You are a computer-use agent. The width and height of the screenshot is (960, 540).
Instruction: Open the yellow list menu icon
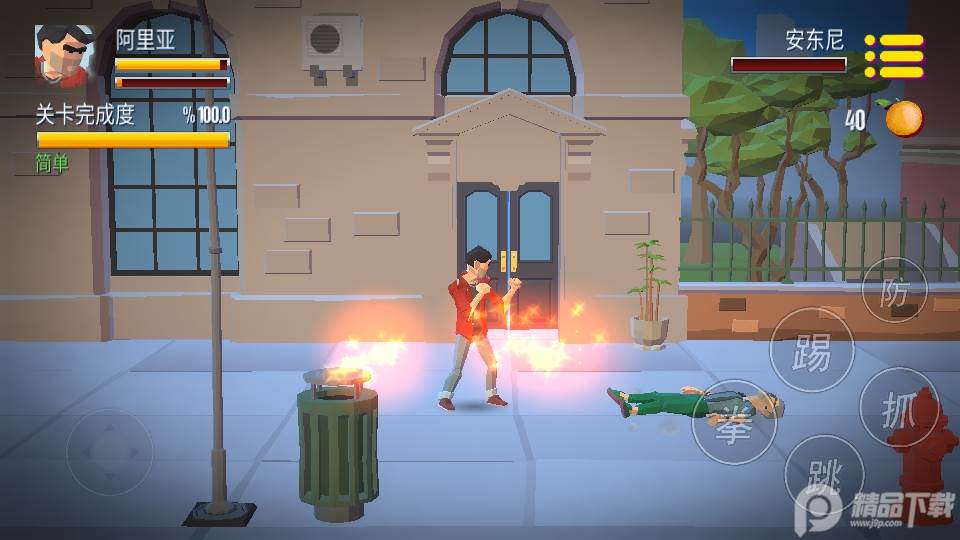click(x=895, y=56)
